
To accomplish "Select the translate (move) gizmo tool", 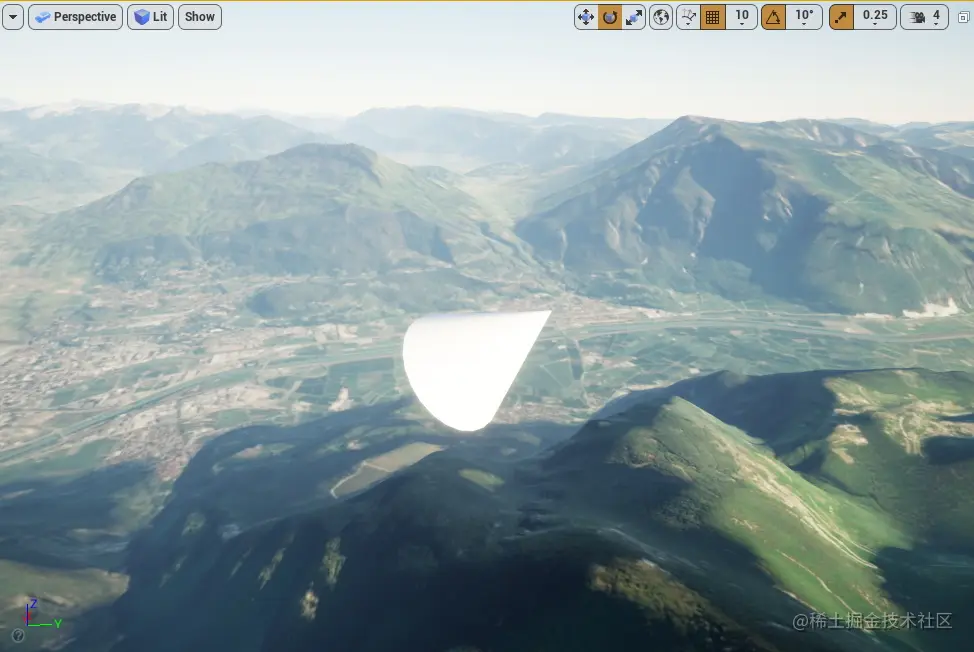I will click(586, 17).
